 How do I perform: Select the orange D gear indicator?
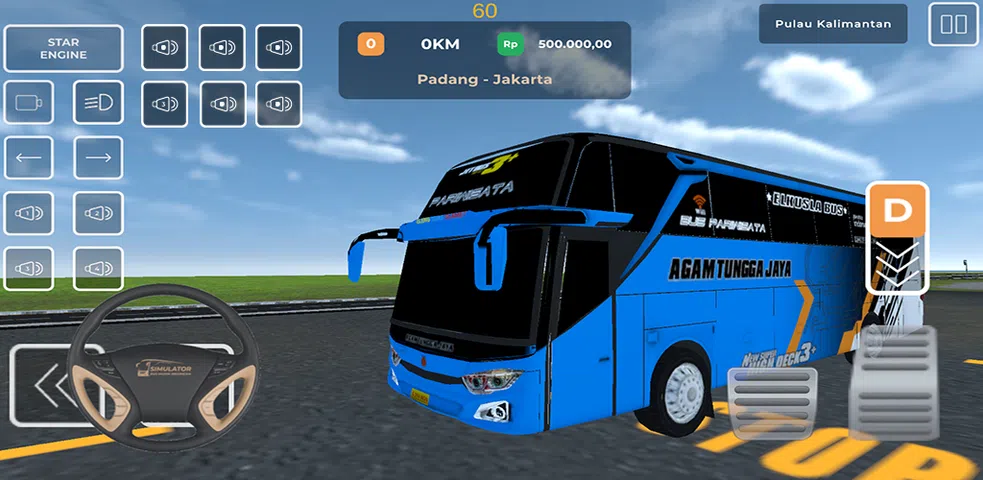pos(899,212)
